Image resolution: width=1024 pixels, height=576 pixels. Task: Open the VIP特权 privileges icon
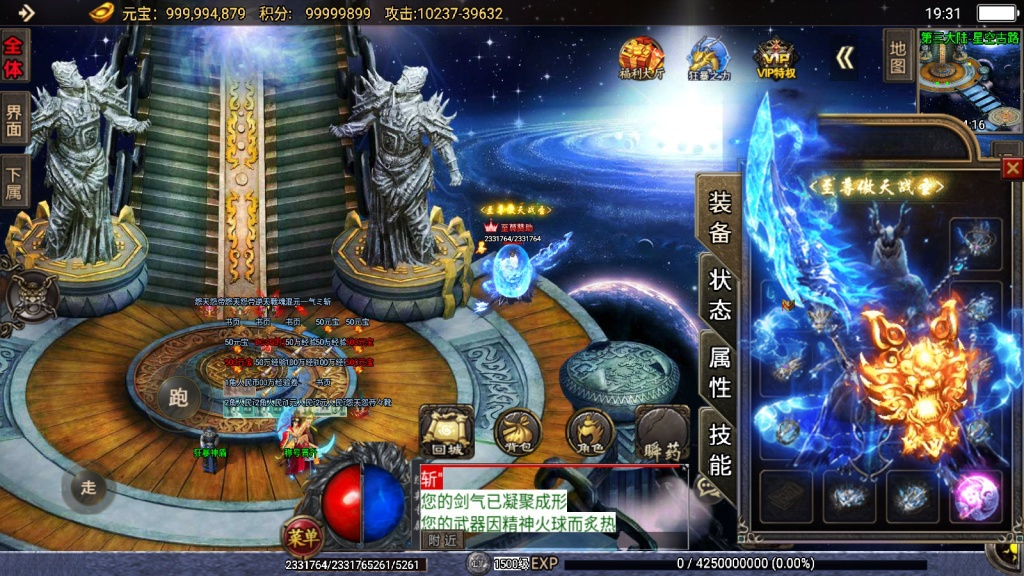pos(776,57)
